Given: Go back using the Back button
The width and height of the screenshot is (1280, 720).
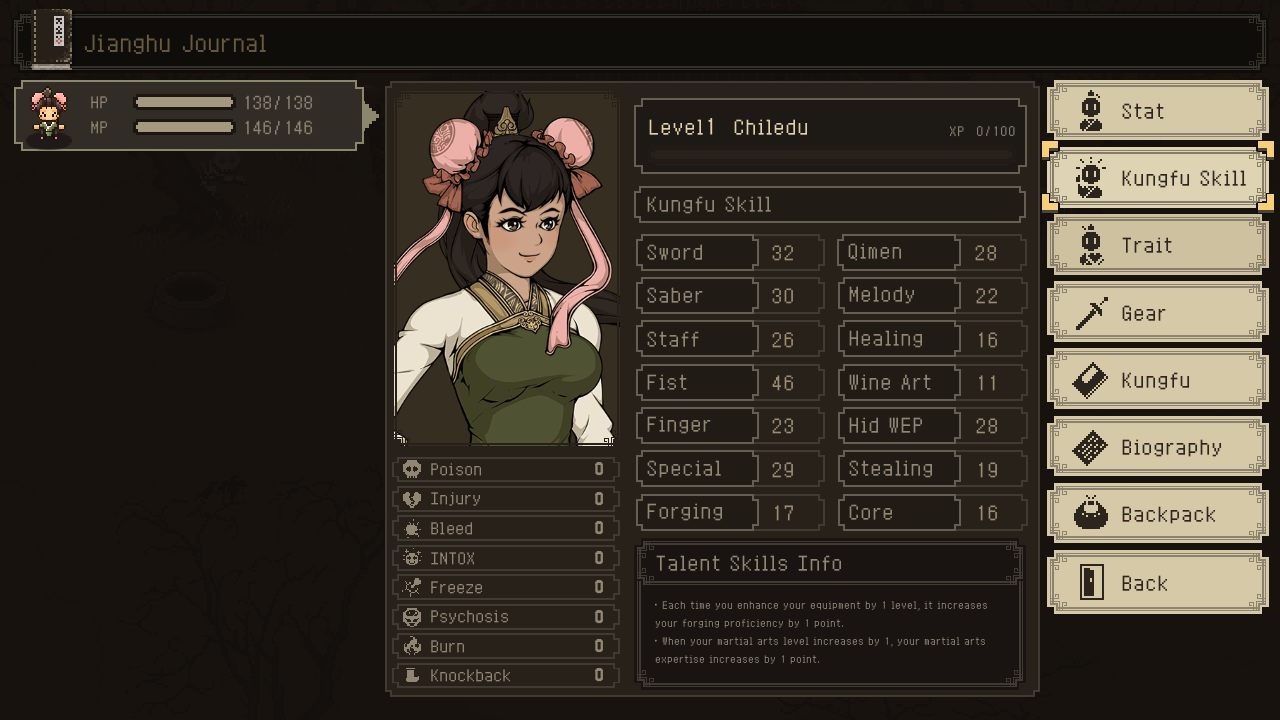Looking at the screenshot, I should click(x=1156, y=583).
